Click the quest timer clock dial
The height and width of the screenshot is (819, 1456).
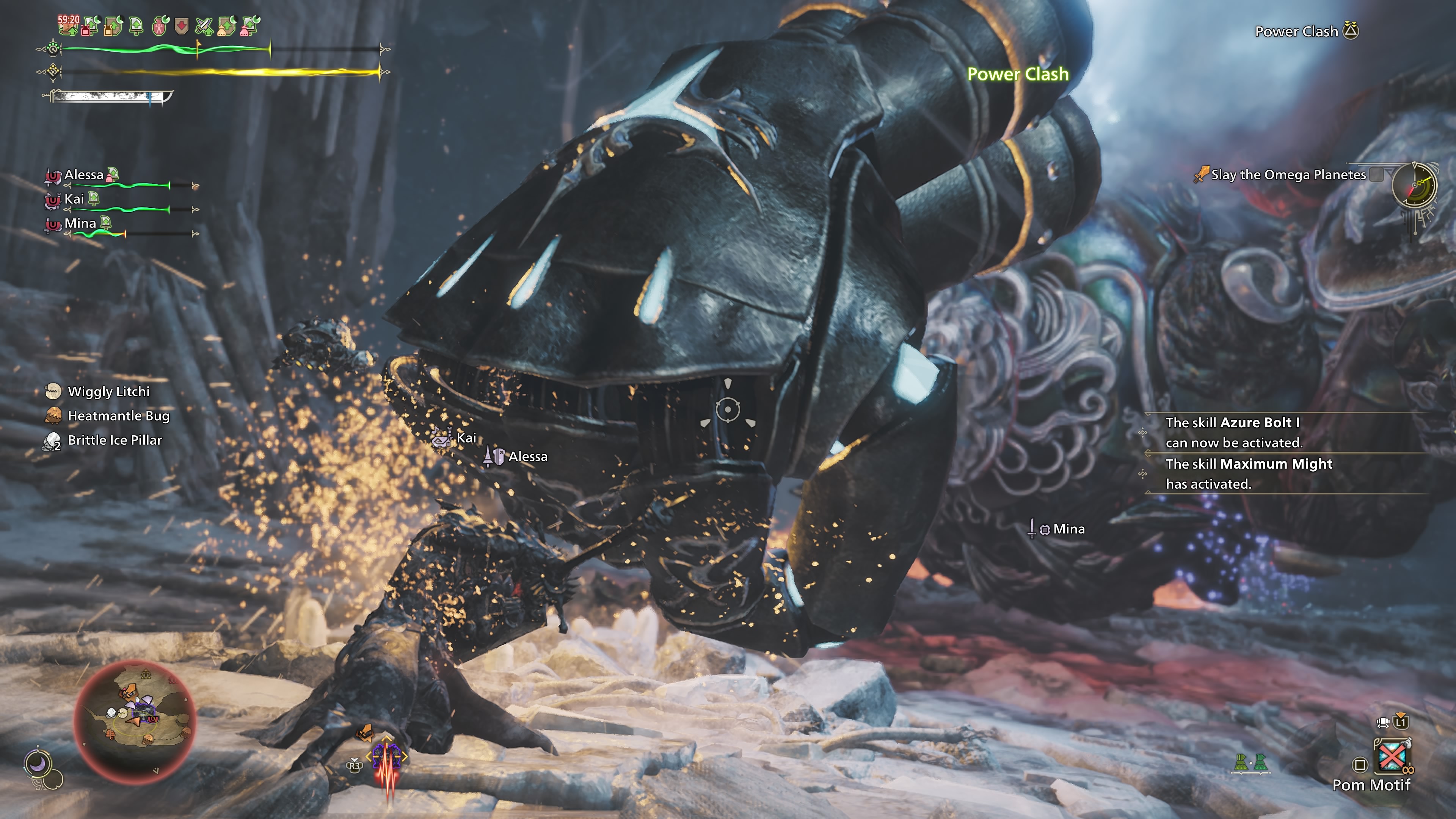[x=1414, y=185]
